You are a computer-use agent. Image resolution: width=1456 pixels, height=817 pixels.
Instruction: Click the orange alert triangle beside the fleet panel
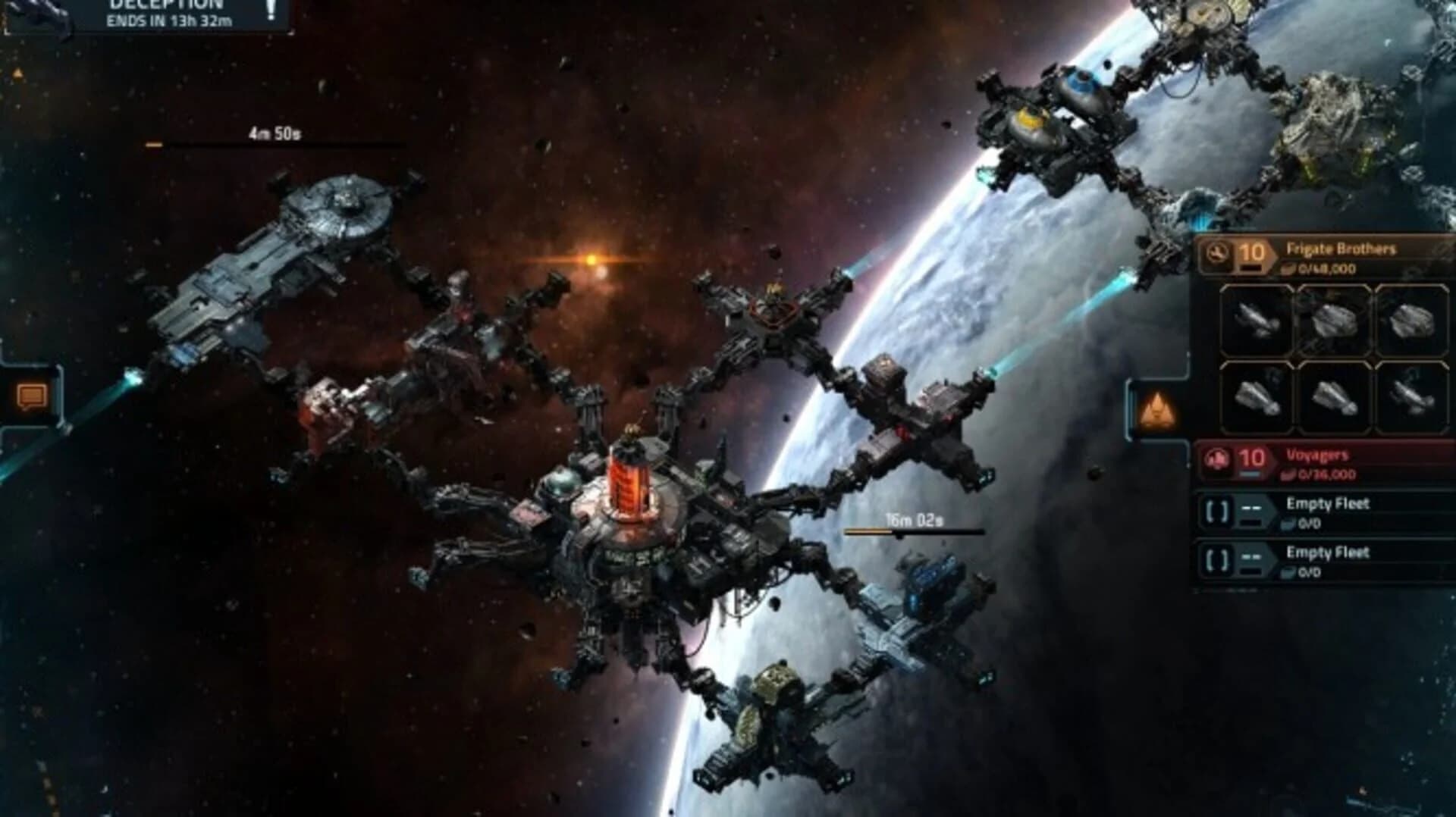coord(1159,409)
